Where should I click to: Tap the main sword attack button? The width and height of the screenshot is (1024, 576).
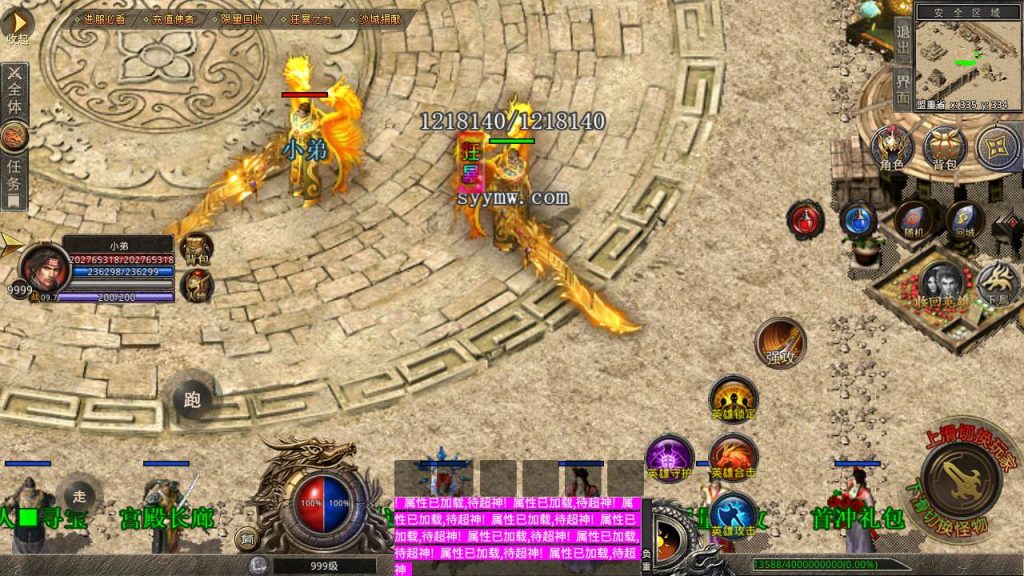pos(960,481)
